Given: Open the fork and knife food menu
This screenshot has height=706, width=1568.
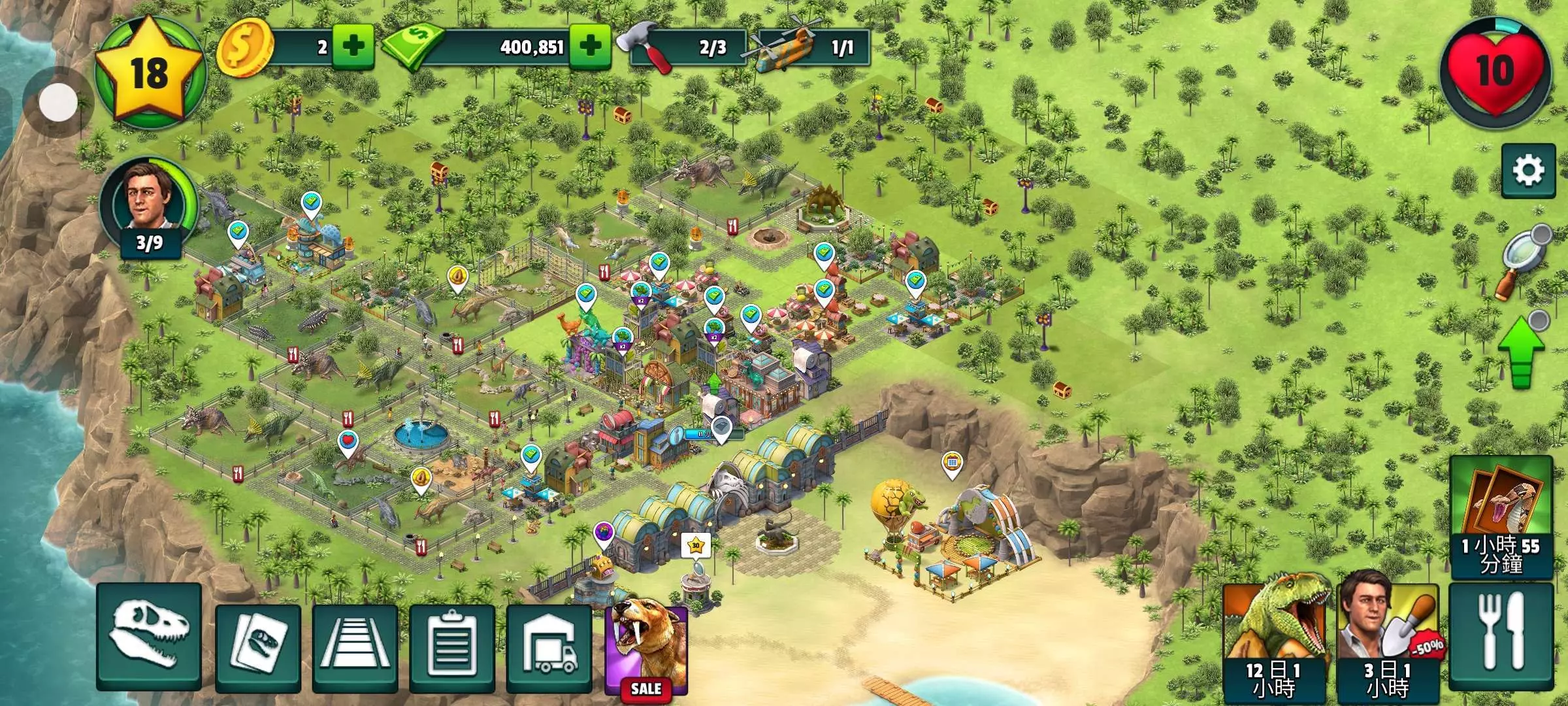Looking at the screenshot, I should (x=1501, y=637).
